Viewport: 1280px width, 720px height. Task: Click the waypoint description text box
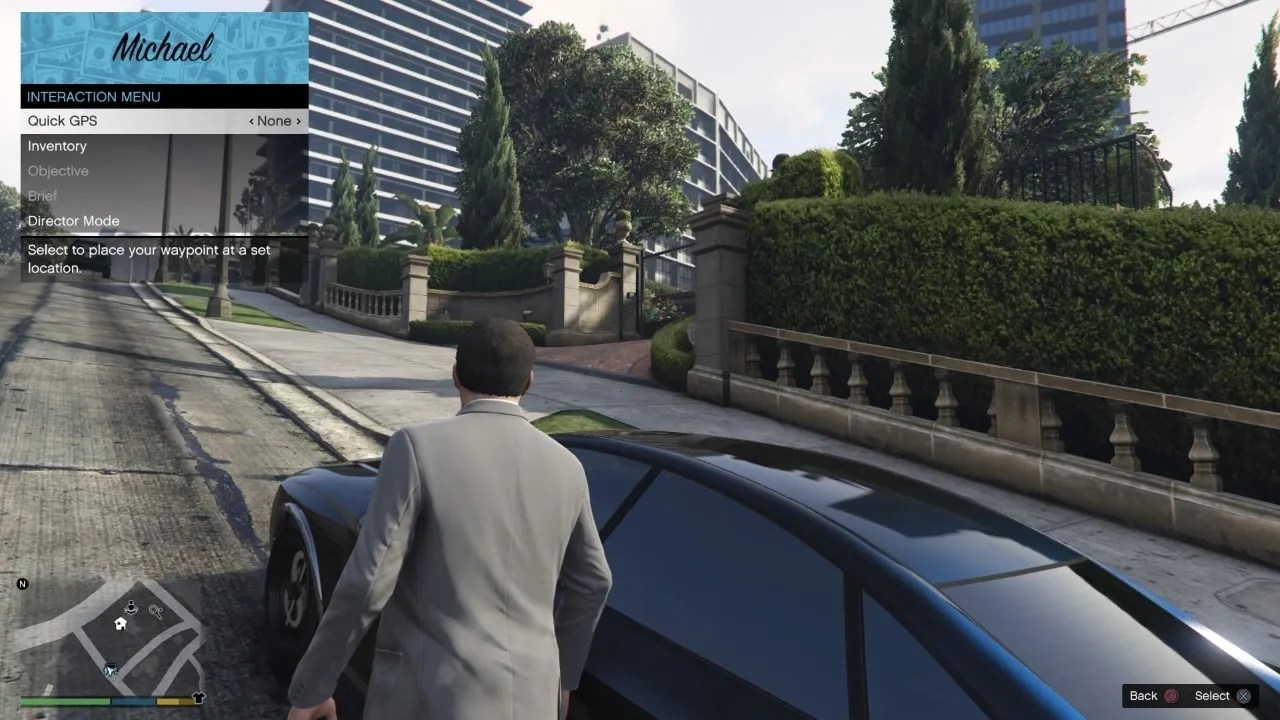(x=150, y=258)
